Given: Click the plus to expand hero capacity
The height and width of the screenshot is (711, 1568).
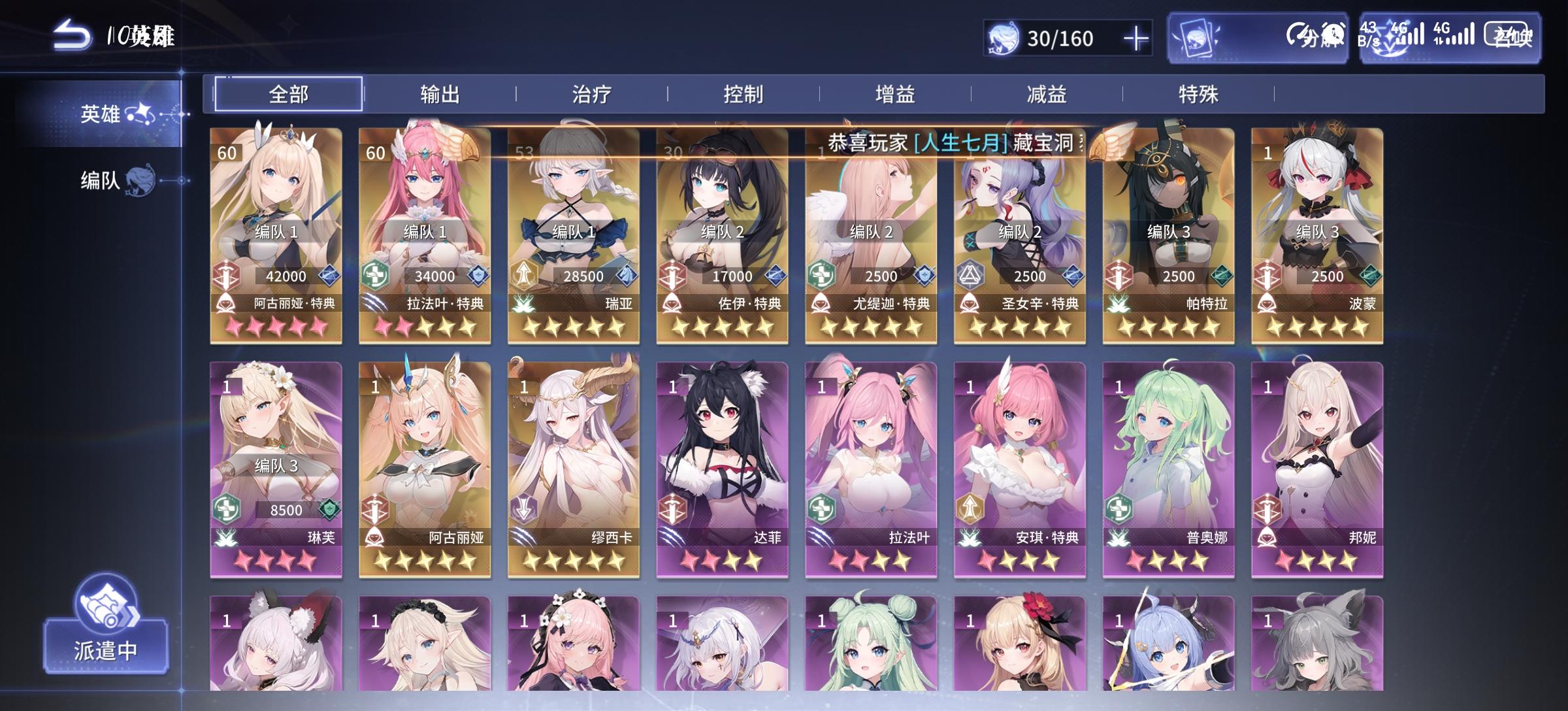Looking at the screenshot, I should [x=1137, y=39].
